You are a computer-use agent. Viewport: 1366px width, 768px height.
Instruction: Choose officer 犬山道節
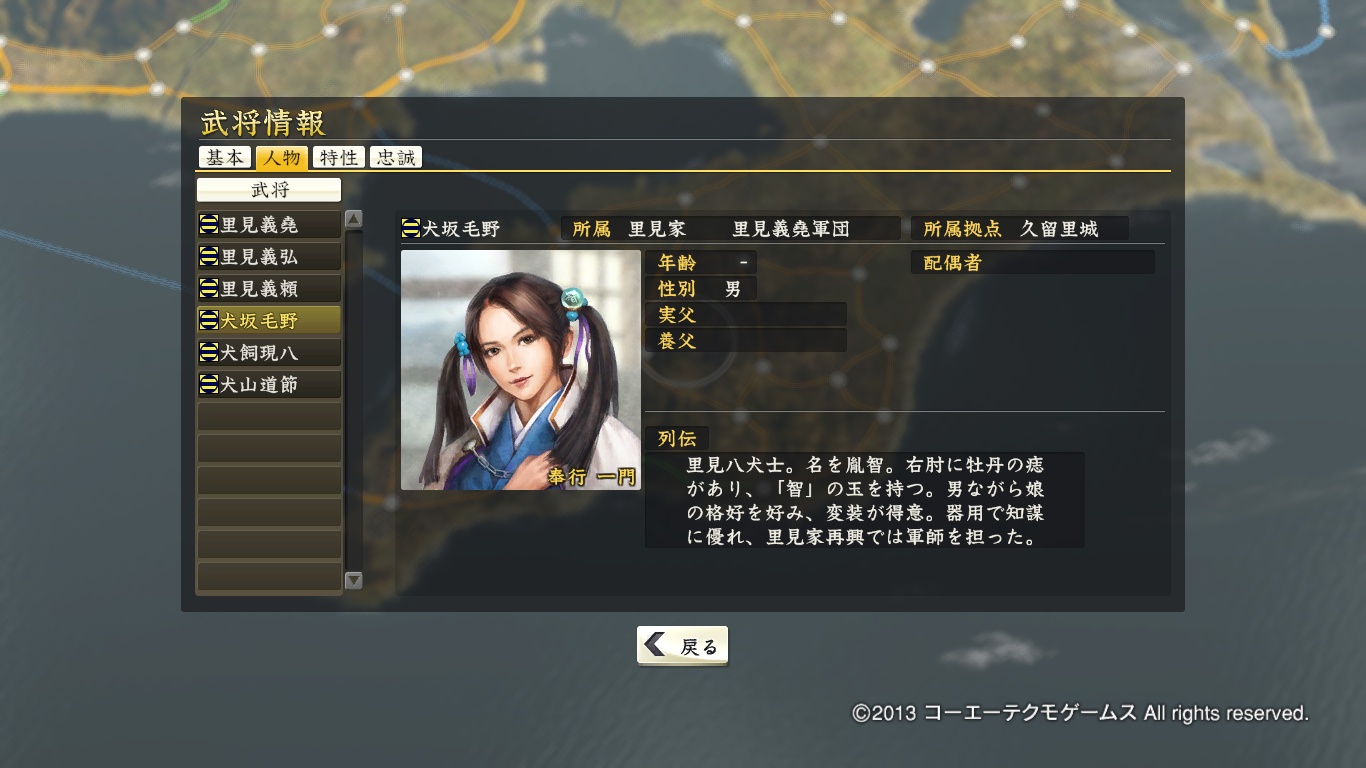coord(269,385)
